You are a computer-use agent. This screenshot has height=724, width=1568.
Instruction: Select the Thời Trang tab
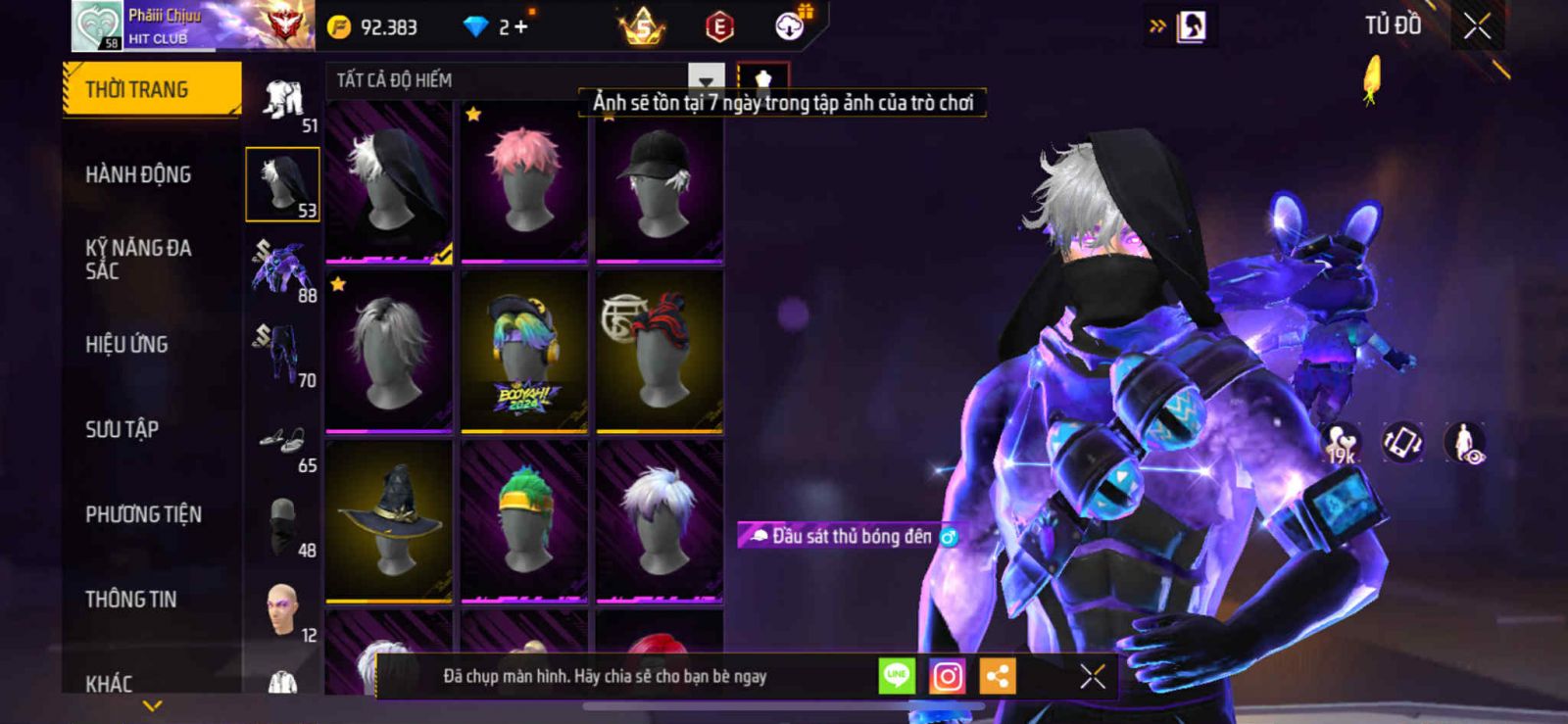click(x=151, y=89)
